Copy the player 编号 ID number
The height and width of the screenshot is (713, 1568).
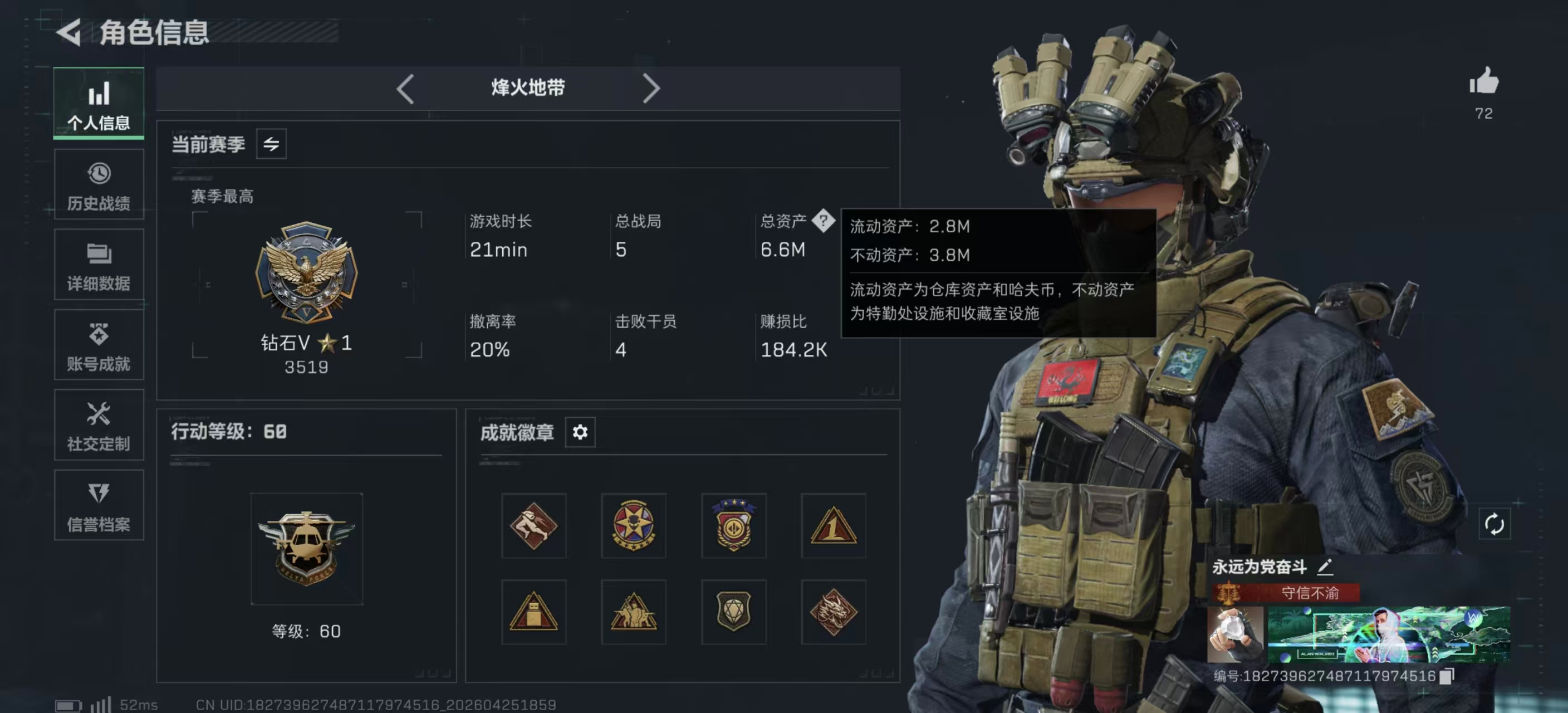(x=1447, y=676)
